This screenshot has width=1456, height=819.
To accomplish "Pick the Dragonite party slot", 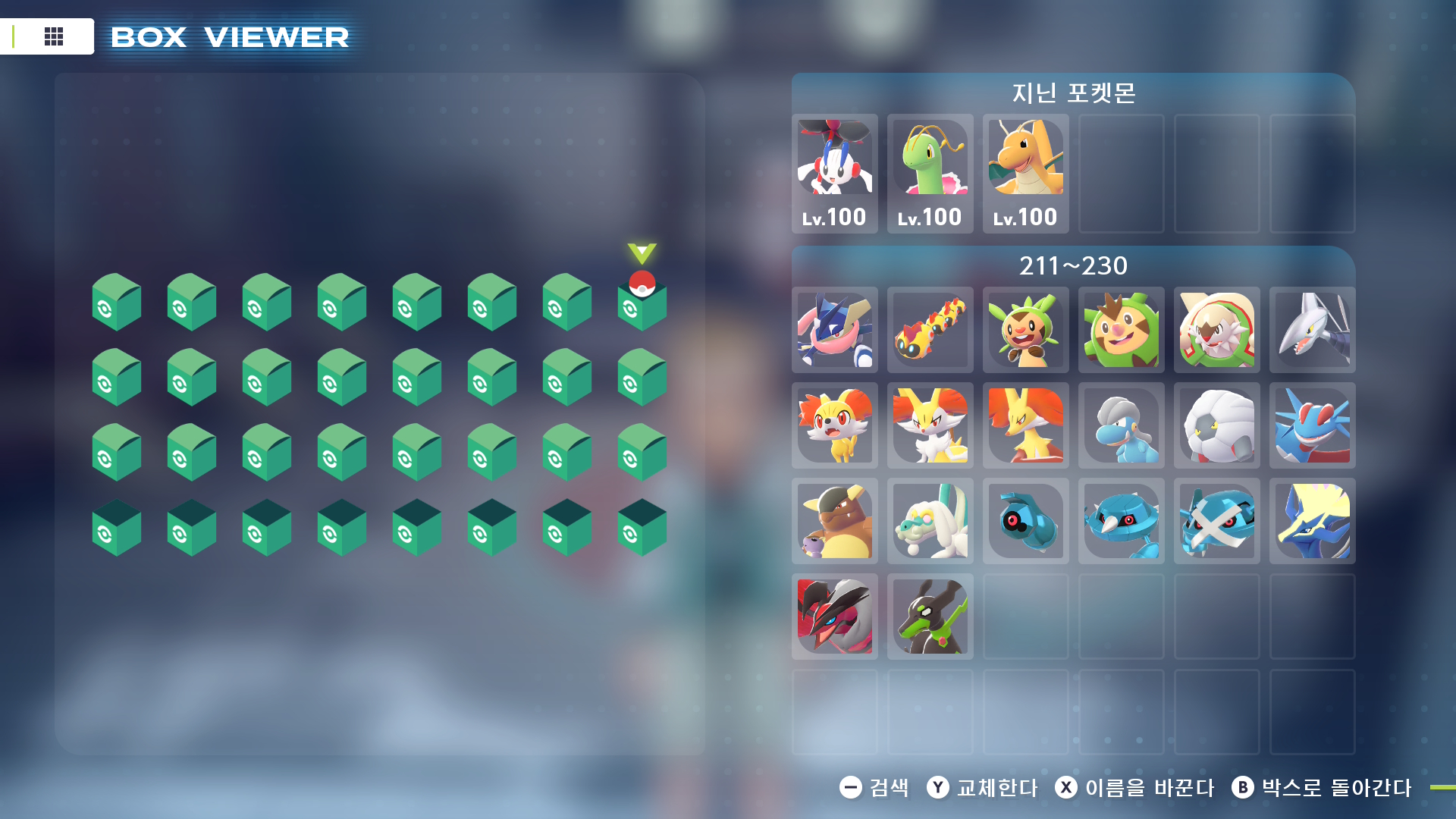I will (1025, 173).
